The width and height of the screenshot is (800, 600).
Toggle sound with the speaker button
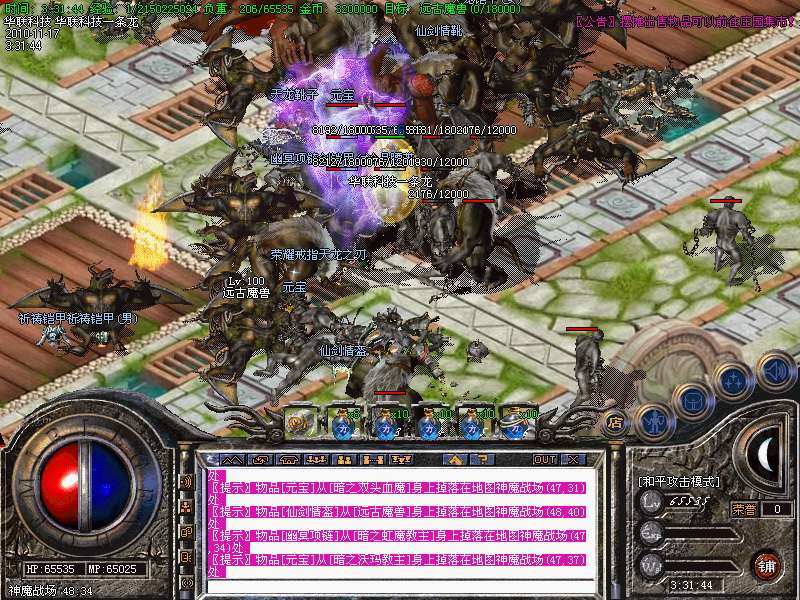tap(774, 371)
